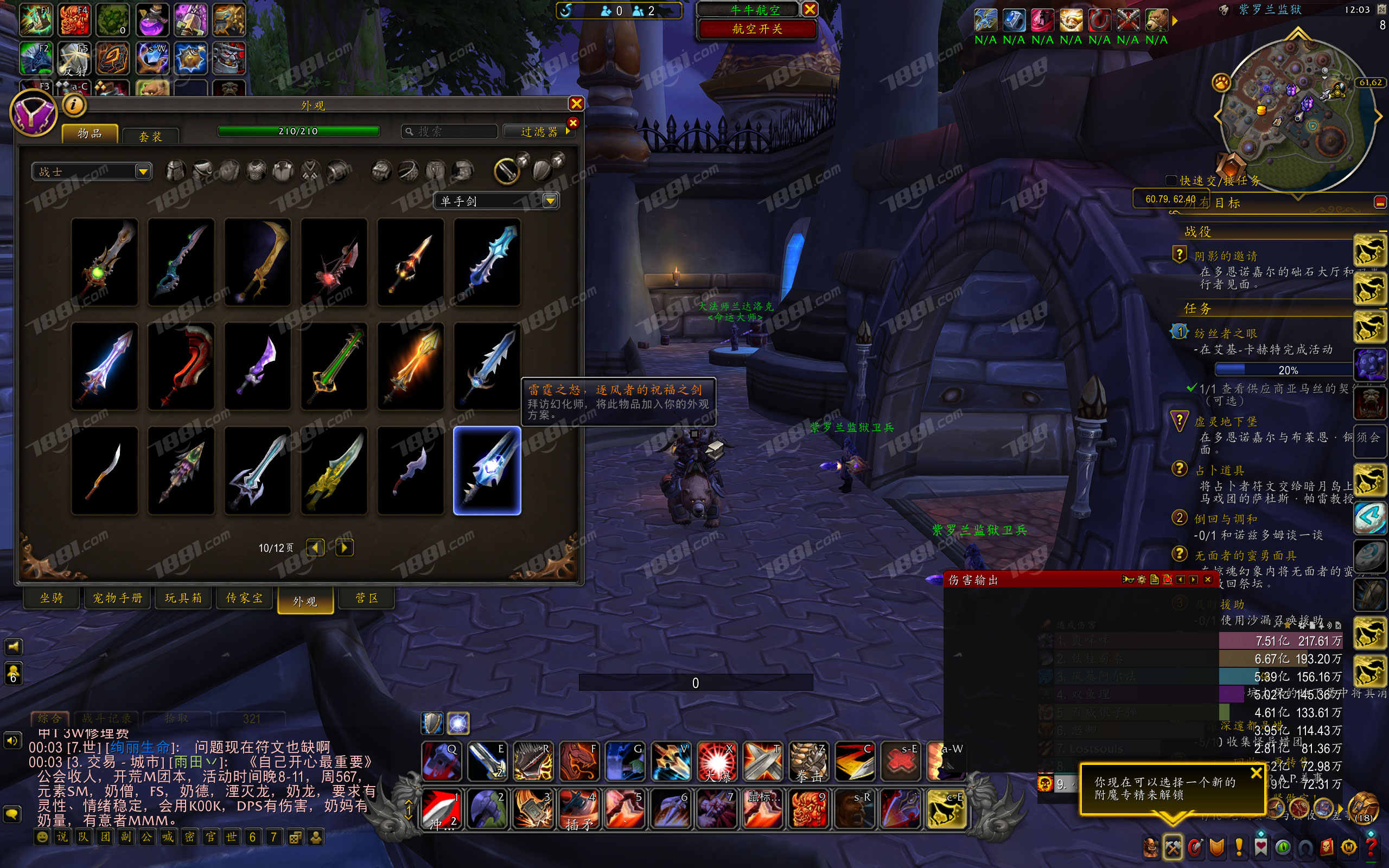This screenshot has height=868, width=1389.
Task: Switch to the 坐骑 mounts tab
Action: pos(51,598)
